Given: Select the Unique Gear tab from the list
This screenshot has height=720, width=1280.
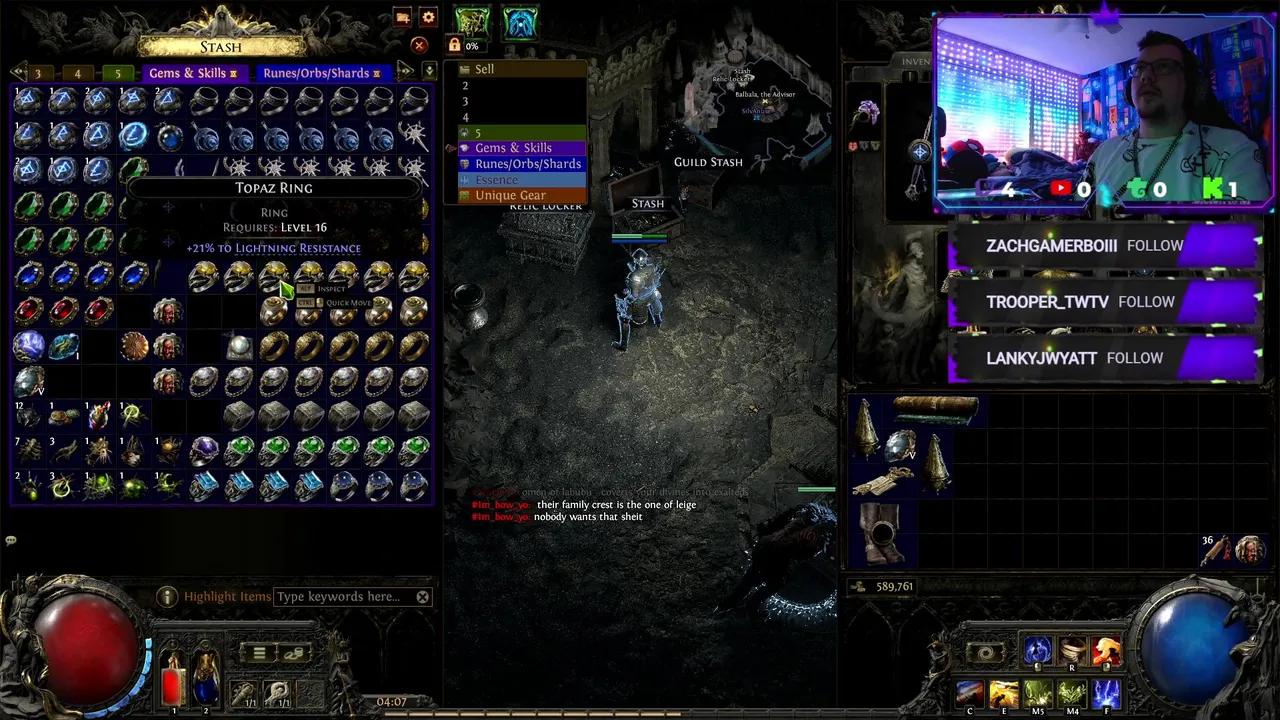Looking at the screenshot, I should [x=510, y=194].
